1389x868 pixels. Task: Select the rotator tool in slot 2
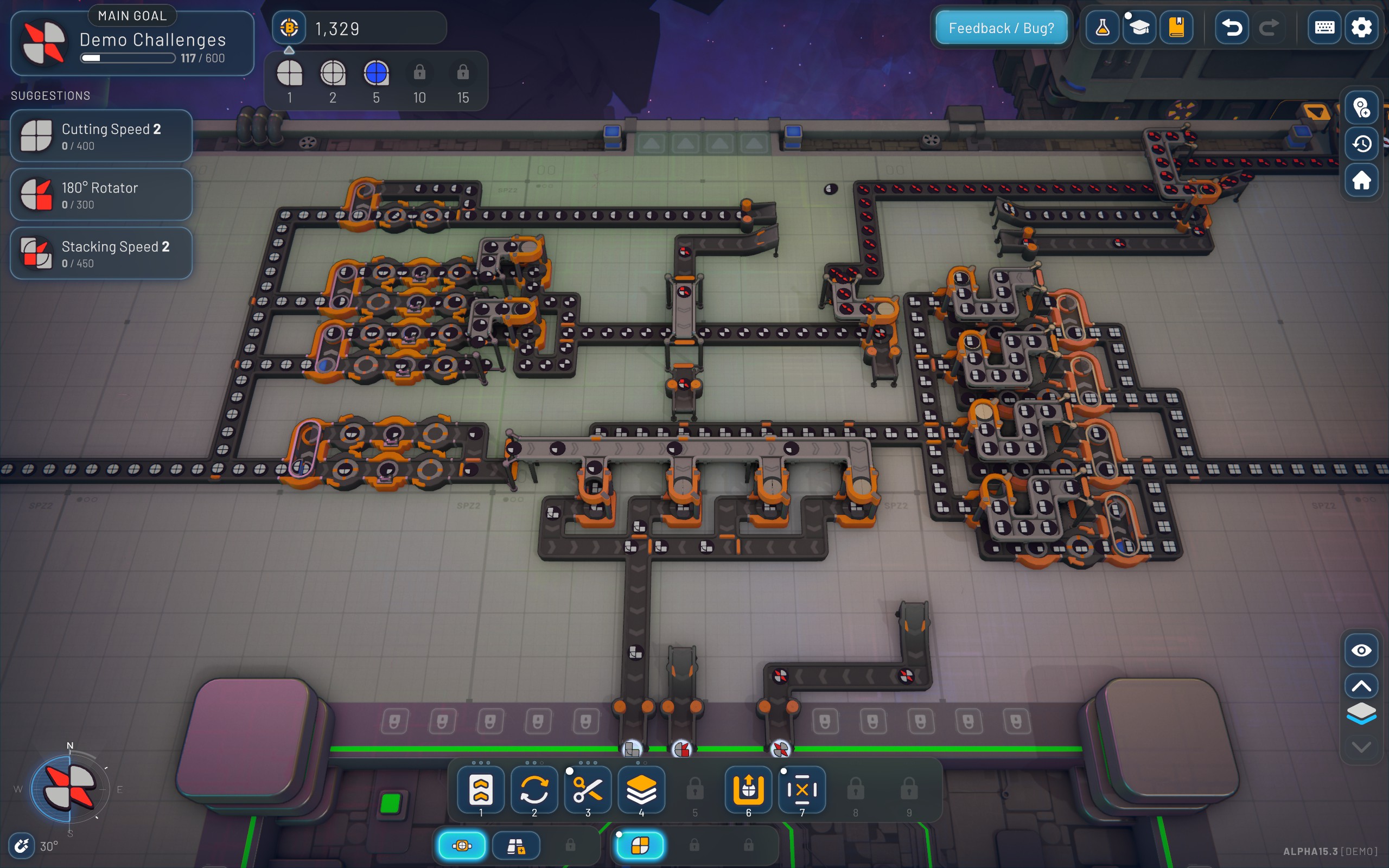534,790
